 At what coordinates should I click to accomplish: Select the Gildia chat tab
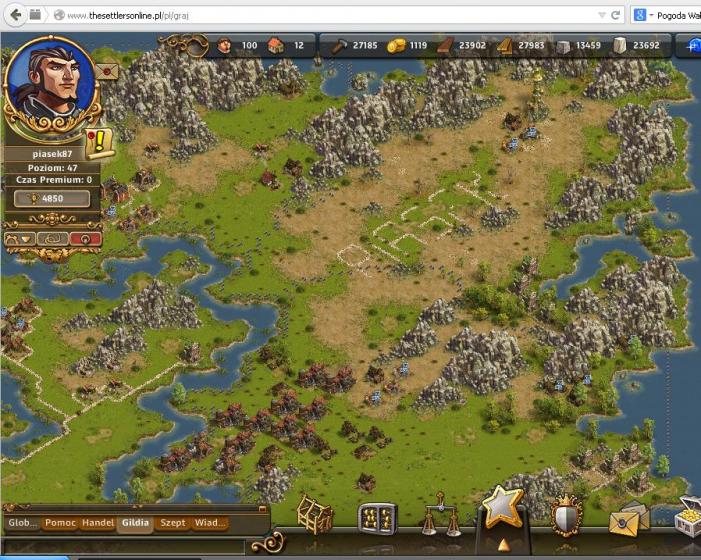[135, 523]
